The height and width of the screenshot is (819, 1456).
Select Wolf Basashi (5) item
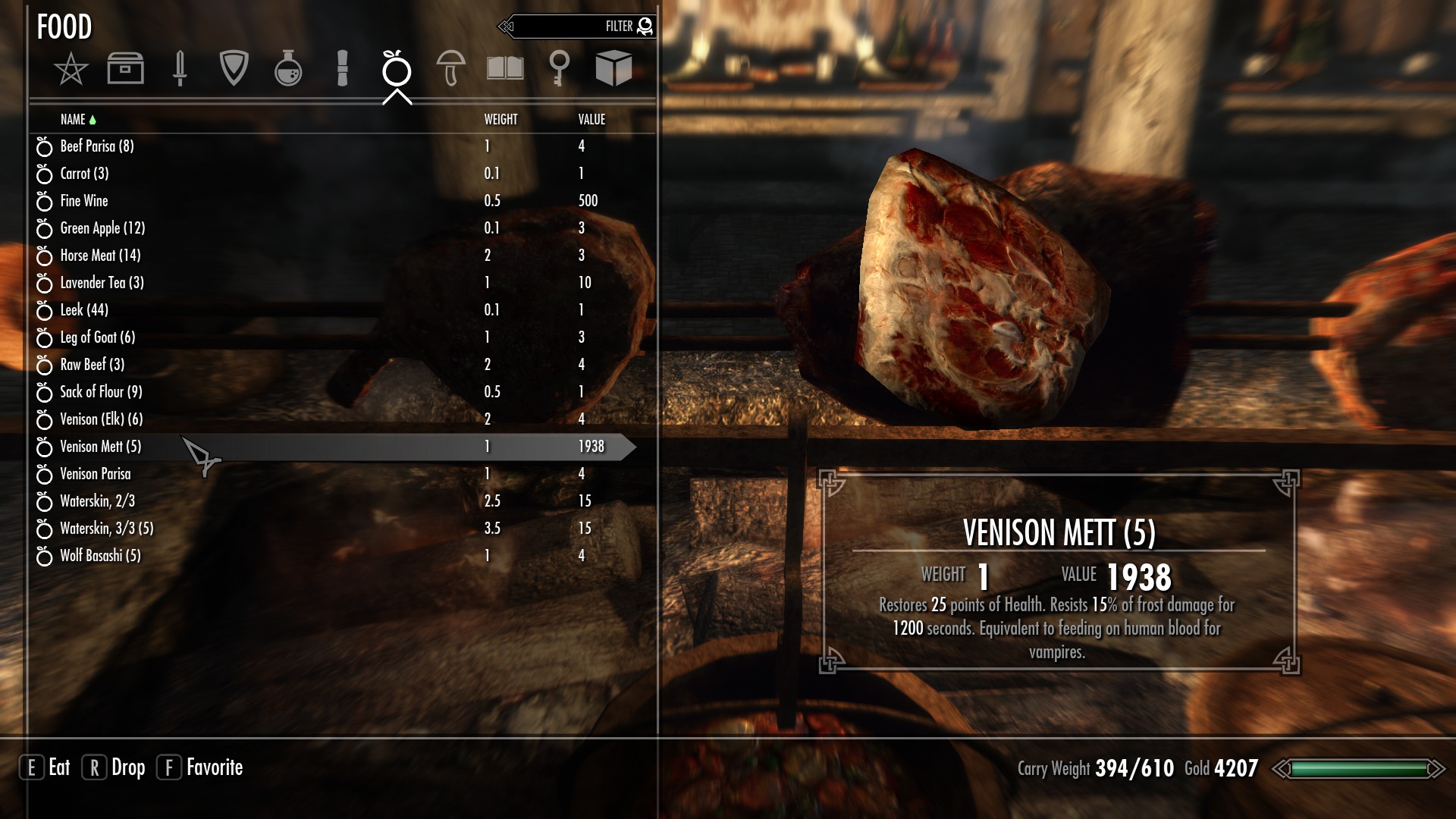(100, 556)
